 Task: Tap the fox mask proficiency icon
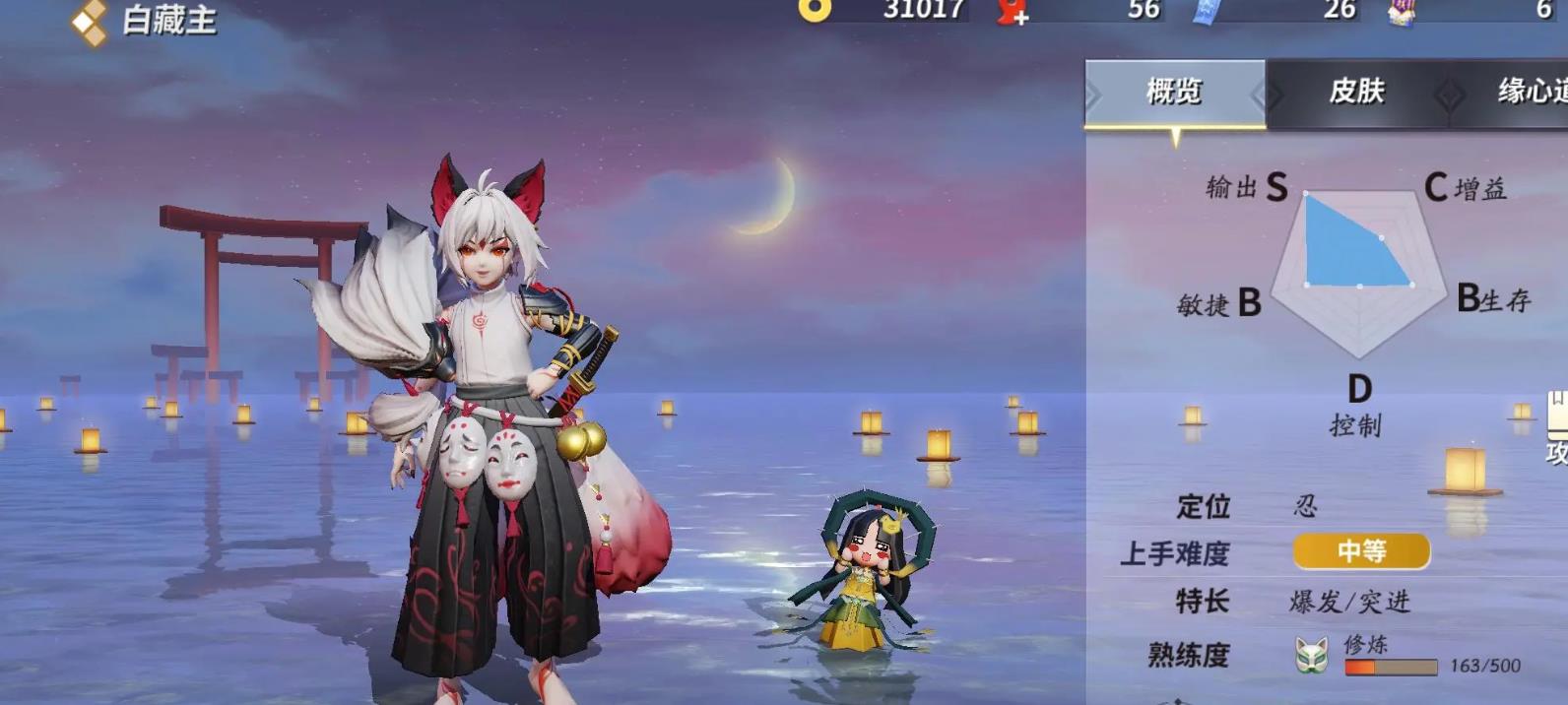[x=1312, y=655]
